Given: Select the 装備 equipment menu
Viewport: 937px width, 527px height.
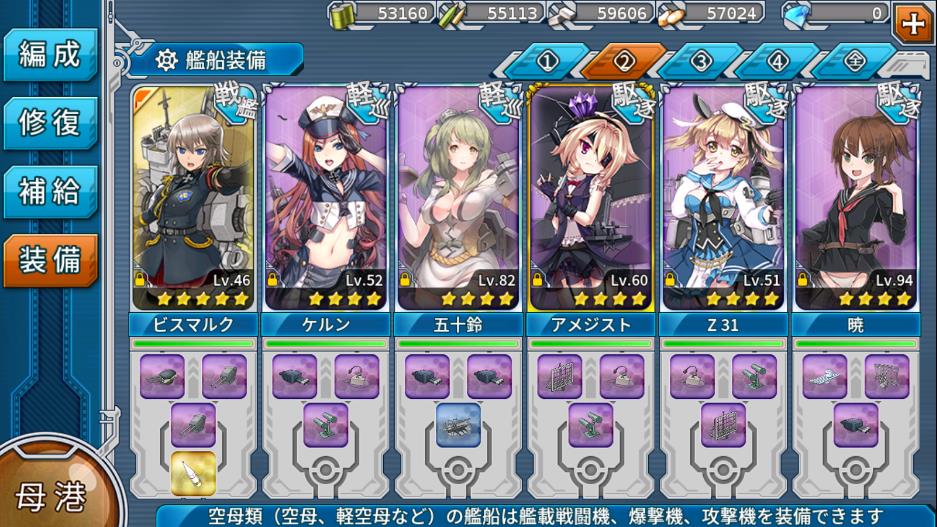Looking at the screenshot, I should [50, 260].
